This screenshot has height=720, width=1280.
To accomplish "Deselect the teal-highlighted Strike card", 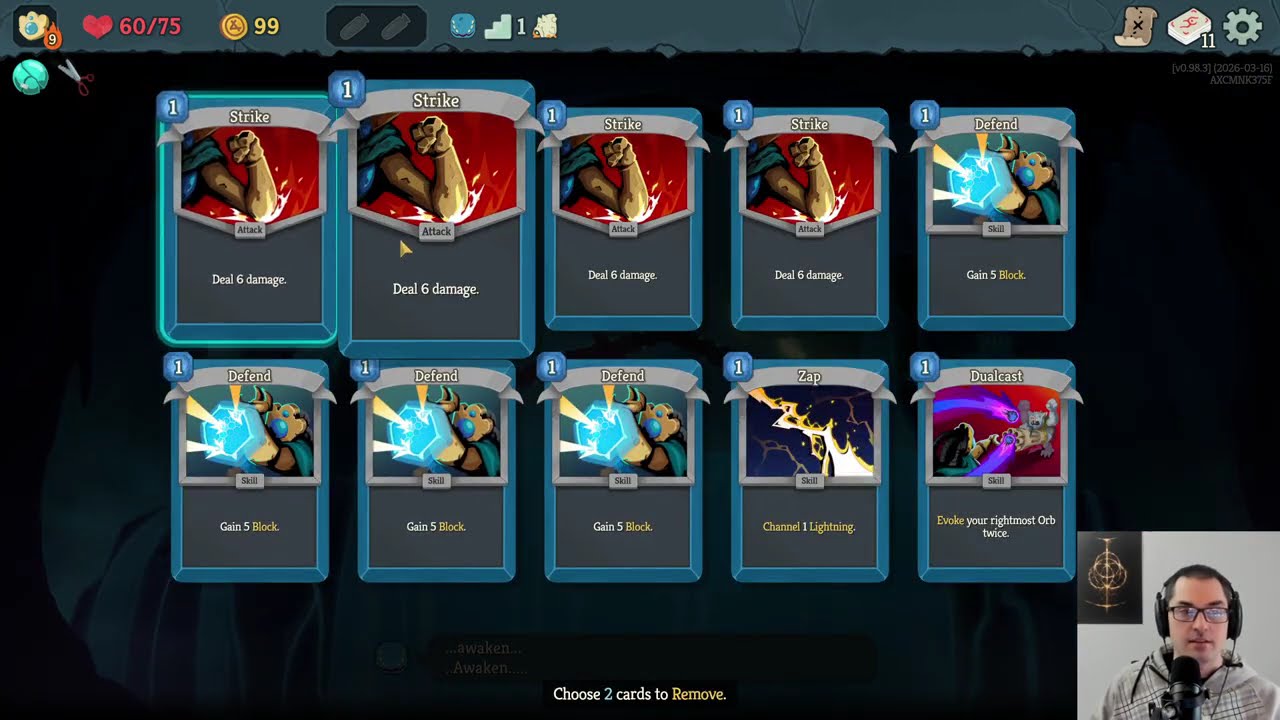I will [249, 218].
